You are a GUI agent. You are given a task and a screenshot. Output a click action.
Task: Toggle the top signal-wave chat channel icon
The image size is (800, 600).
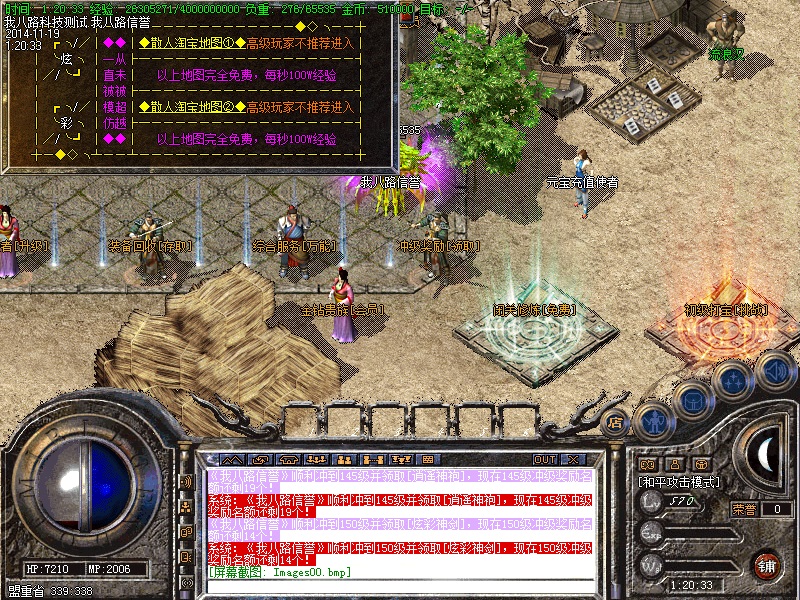(x=186, y=481)
